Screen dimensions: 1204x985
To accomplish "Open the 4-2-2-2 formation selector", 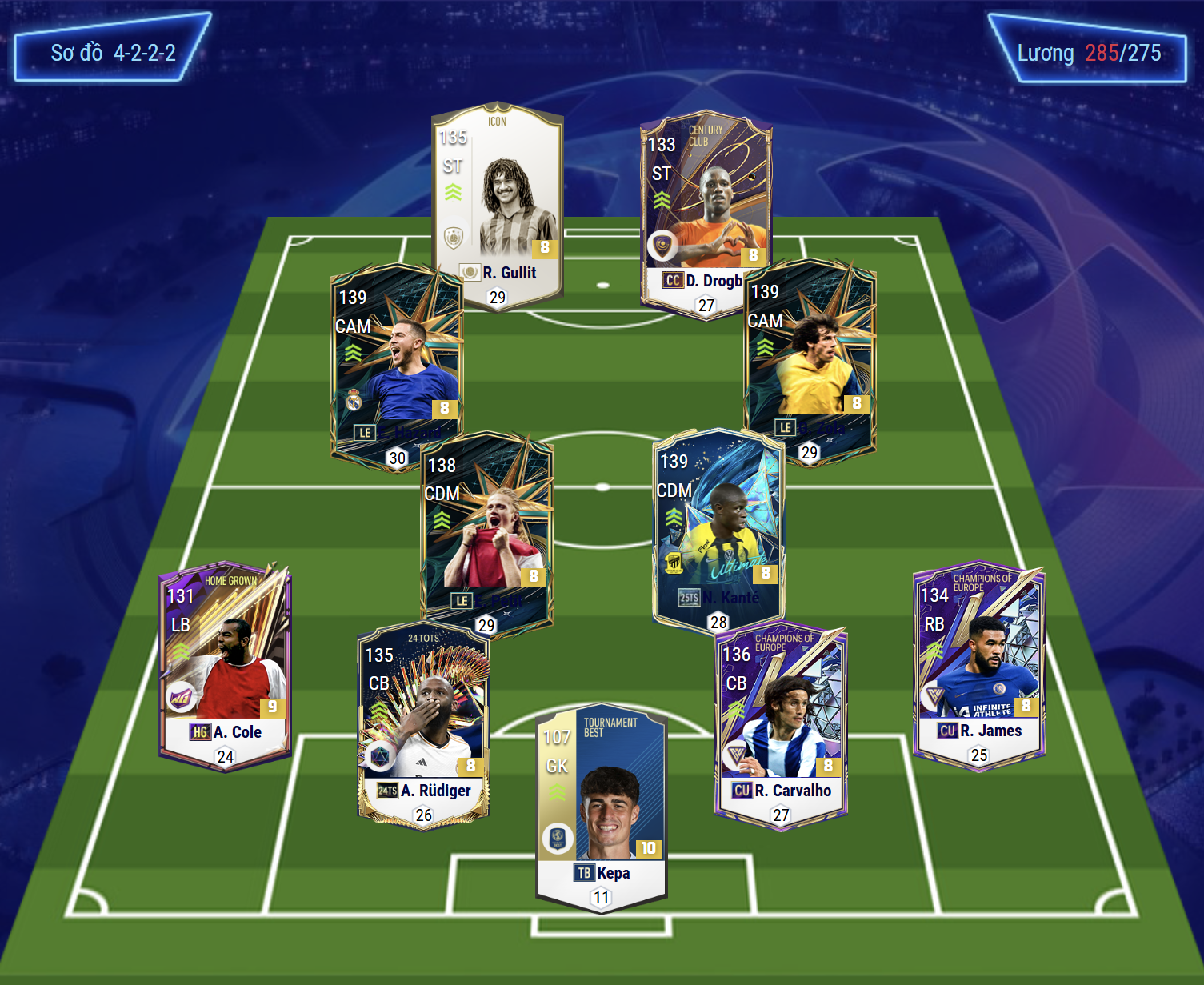I will tap(113, 53).
